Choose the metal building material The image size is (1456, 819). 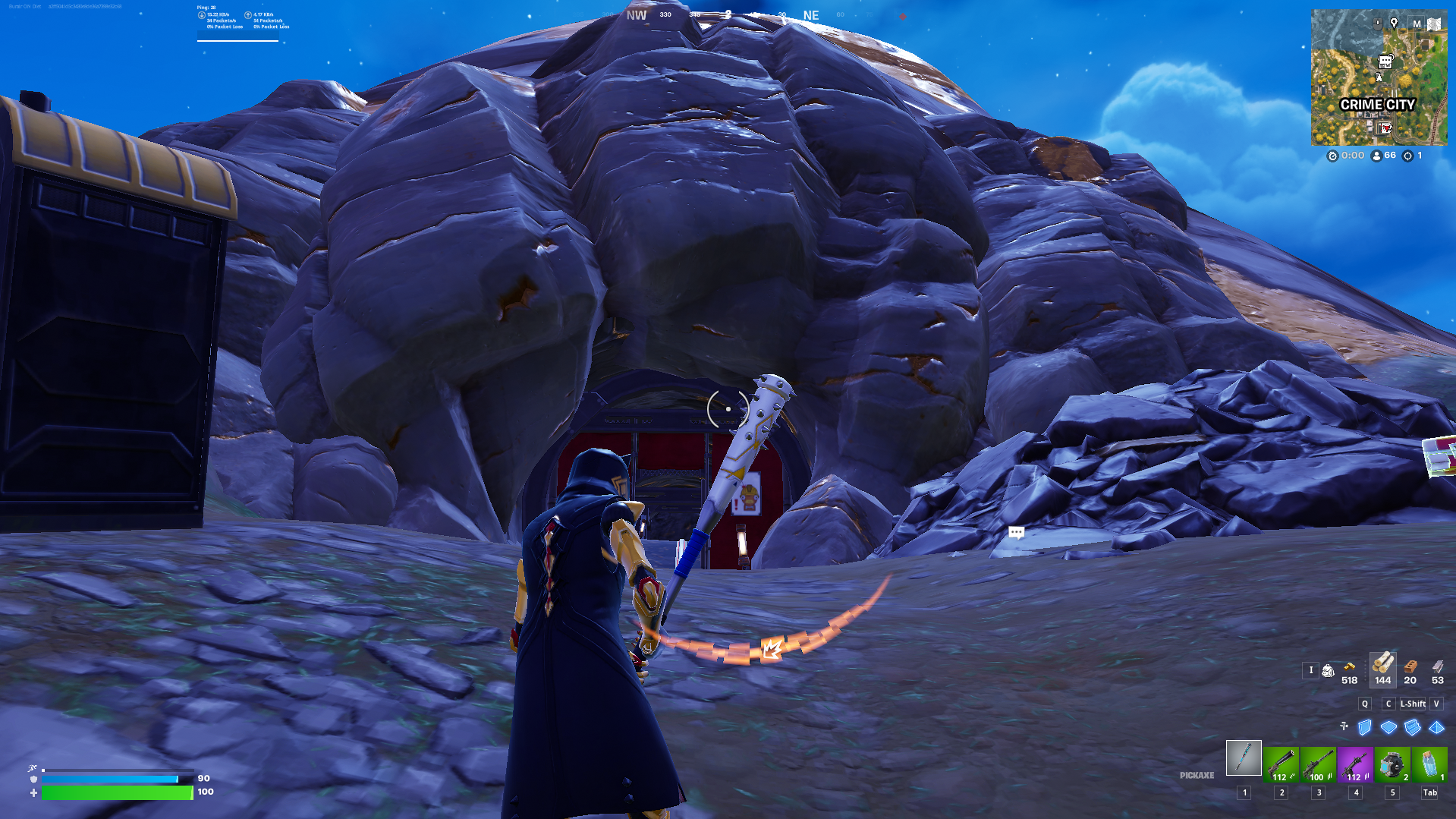[1438, 667]
